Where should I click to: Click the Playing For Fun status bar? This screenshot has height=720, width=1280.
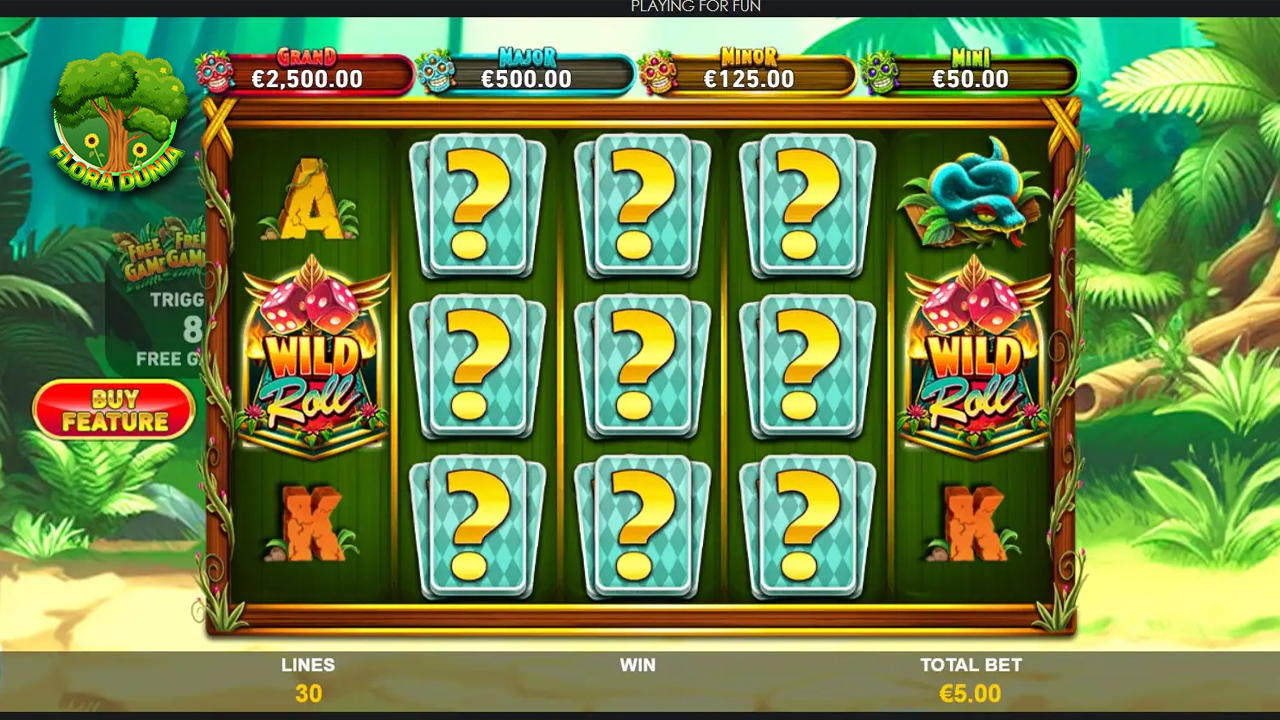(x=694, y=7)
